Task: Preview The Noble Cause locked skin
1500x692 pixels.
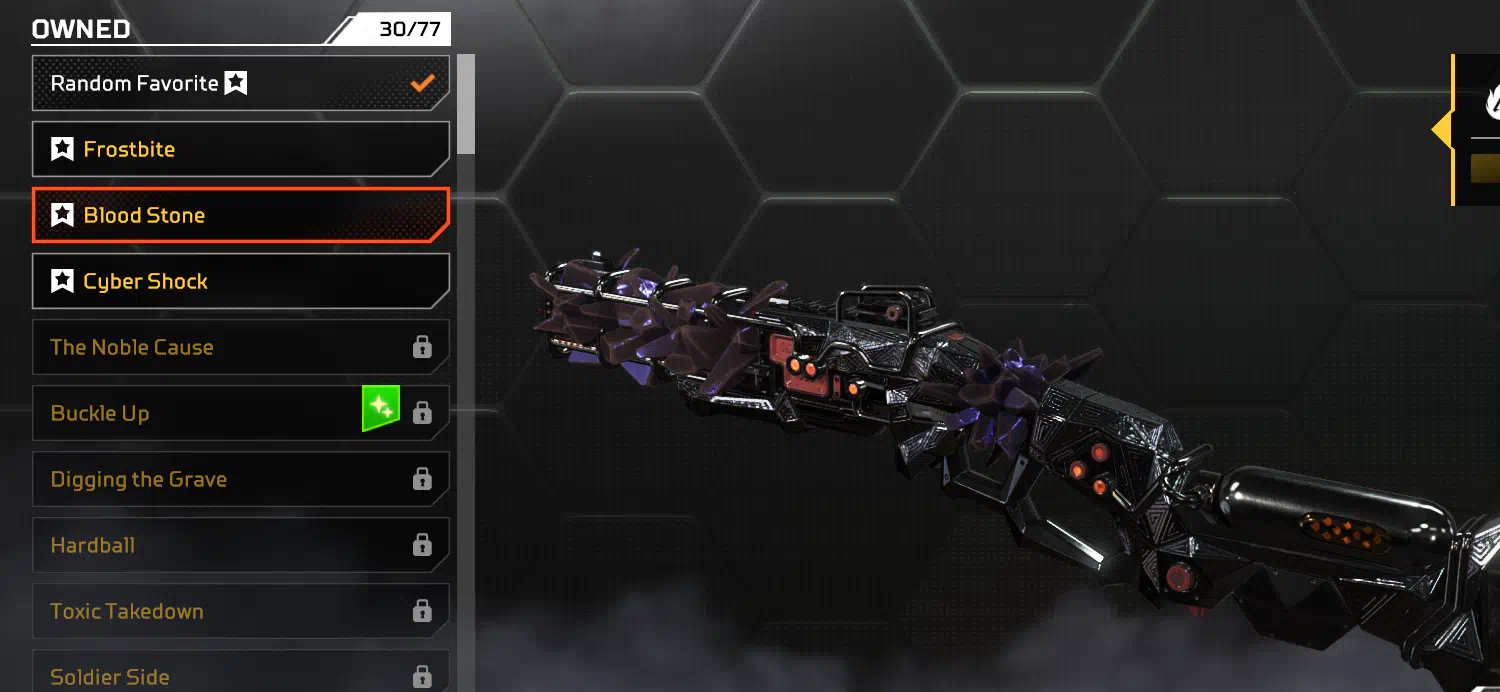Action: (240, 347)
